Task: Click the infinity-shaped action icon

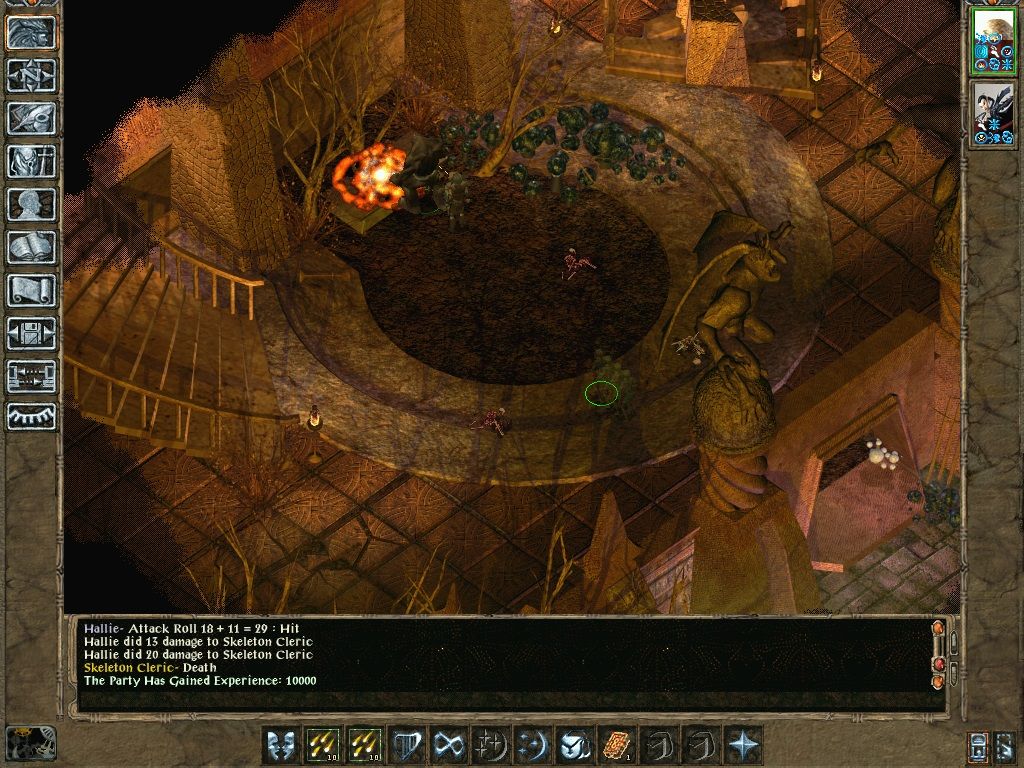Action: click(448, 745)
